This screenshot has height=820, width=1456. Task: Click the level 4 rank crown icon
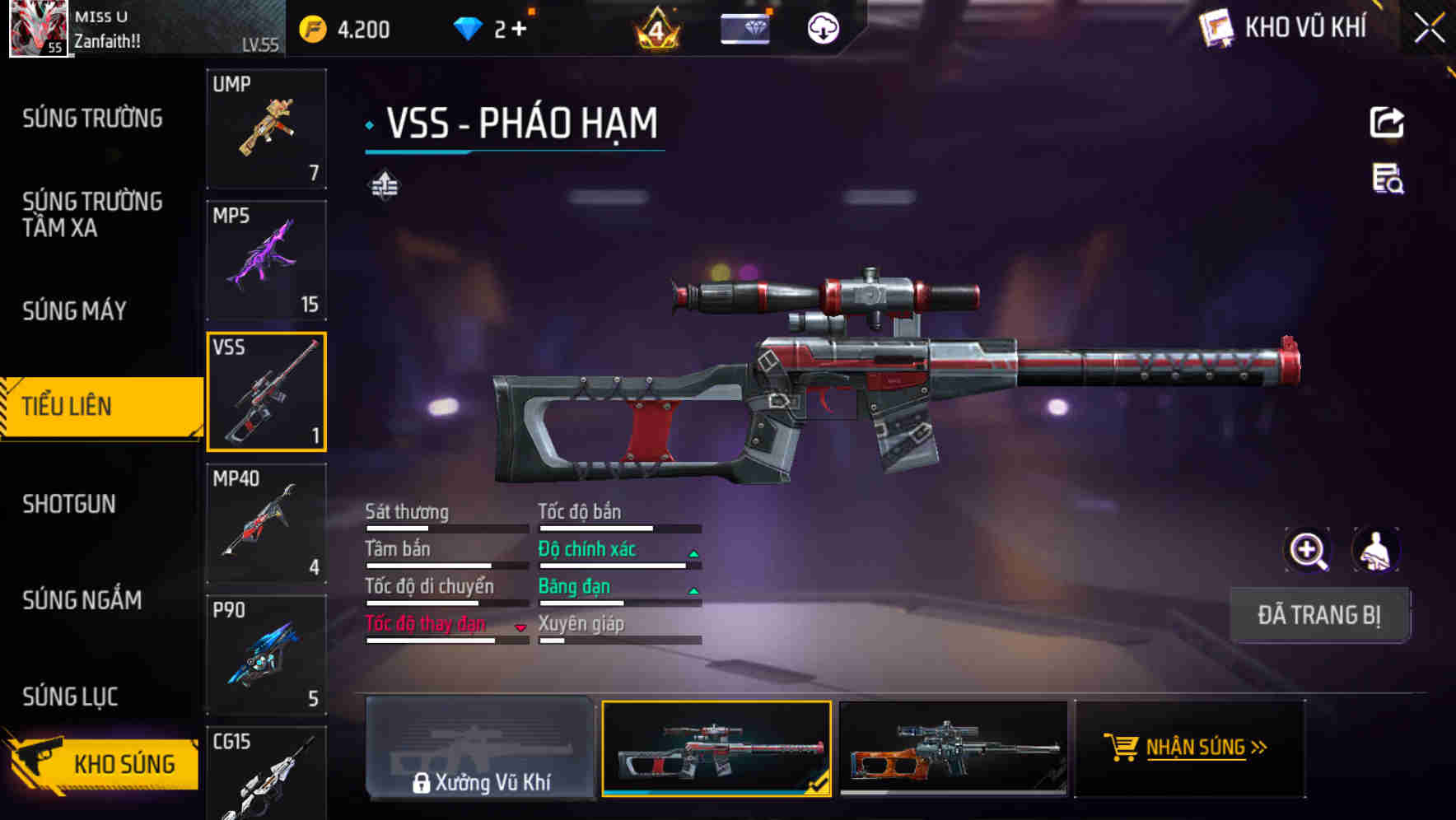coord(655,29)
